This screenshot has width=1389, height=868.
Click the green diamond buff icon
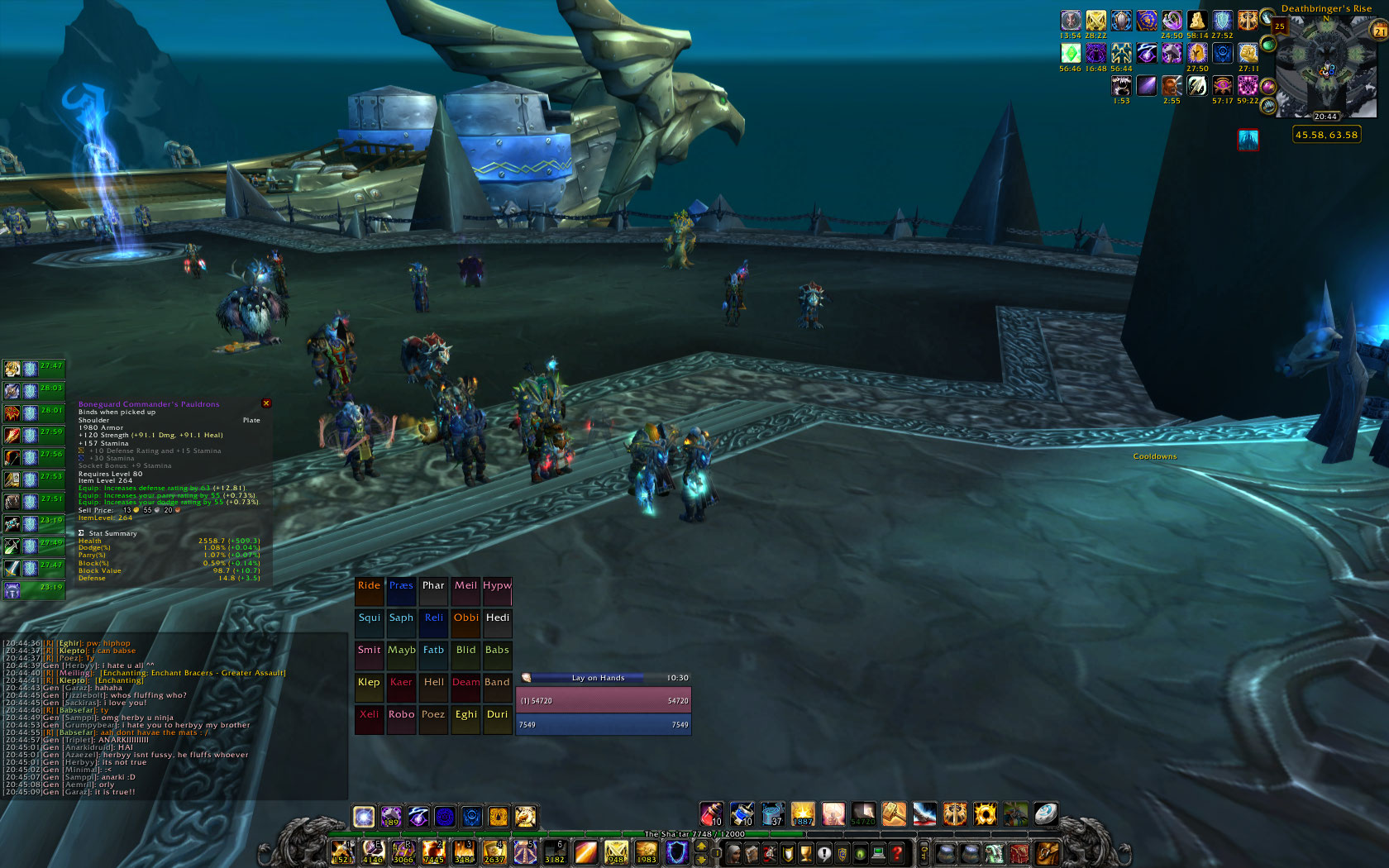pyautogui.click(x=1071, y=53)
